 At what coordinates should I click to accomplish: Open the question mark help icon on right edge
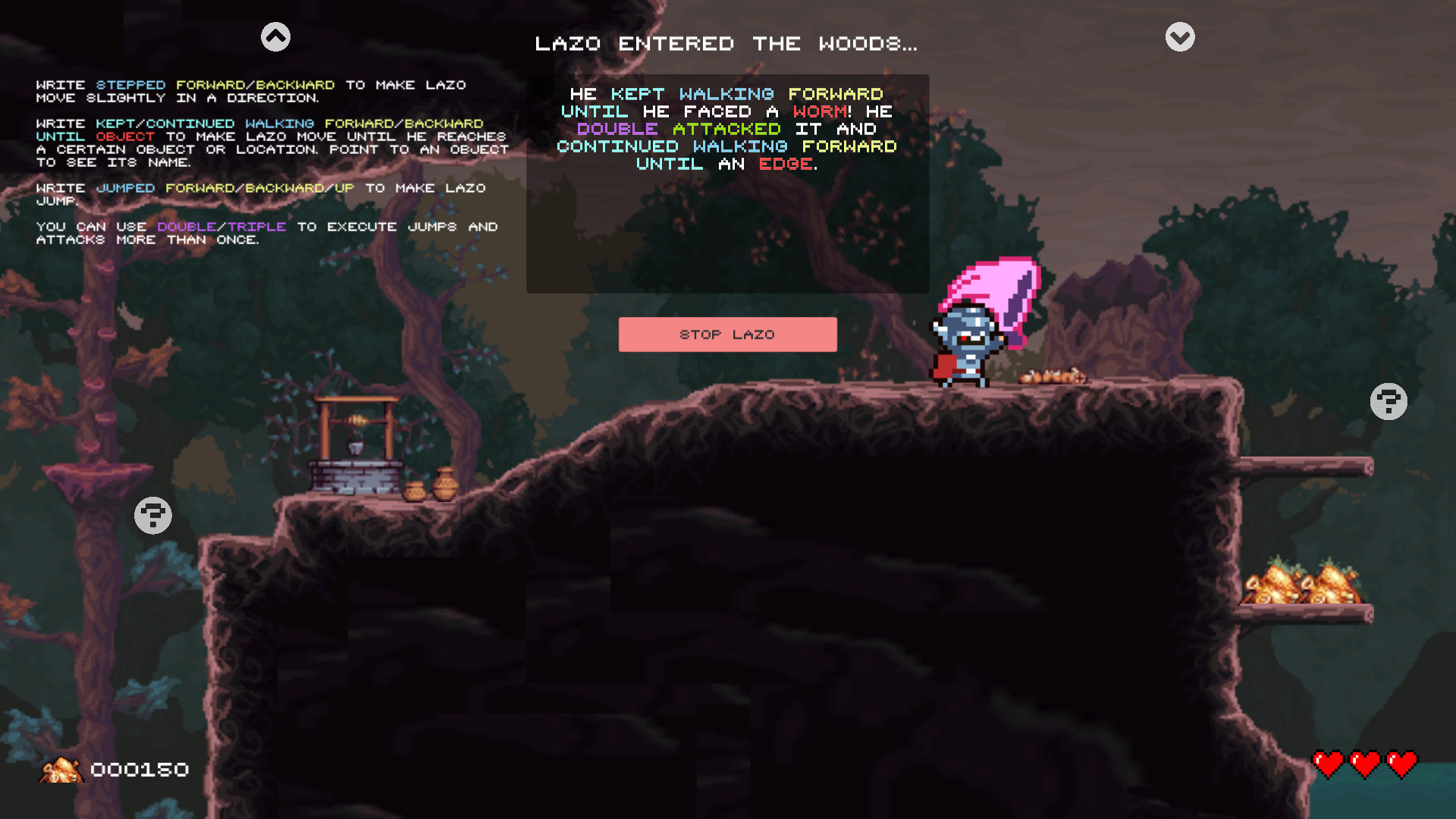click(1389, 400)
